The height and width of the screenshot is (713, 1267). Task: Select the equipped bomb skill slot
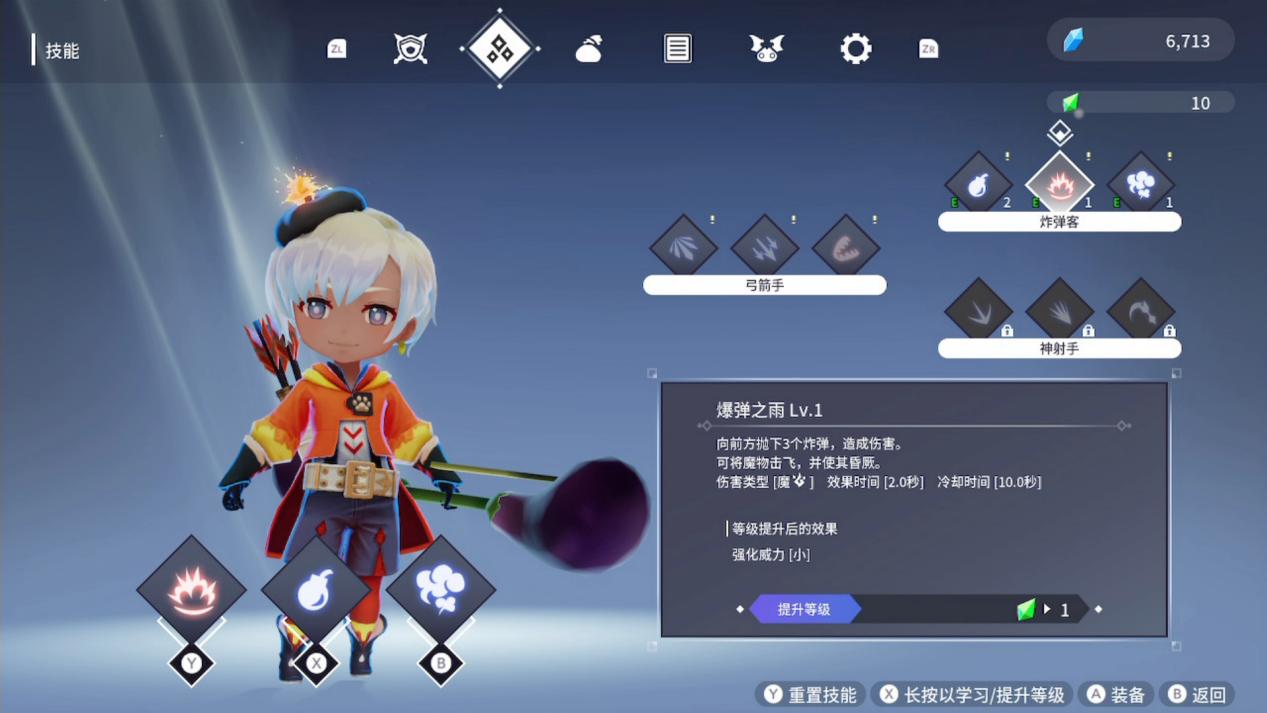(x=316, y=590)
